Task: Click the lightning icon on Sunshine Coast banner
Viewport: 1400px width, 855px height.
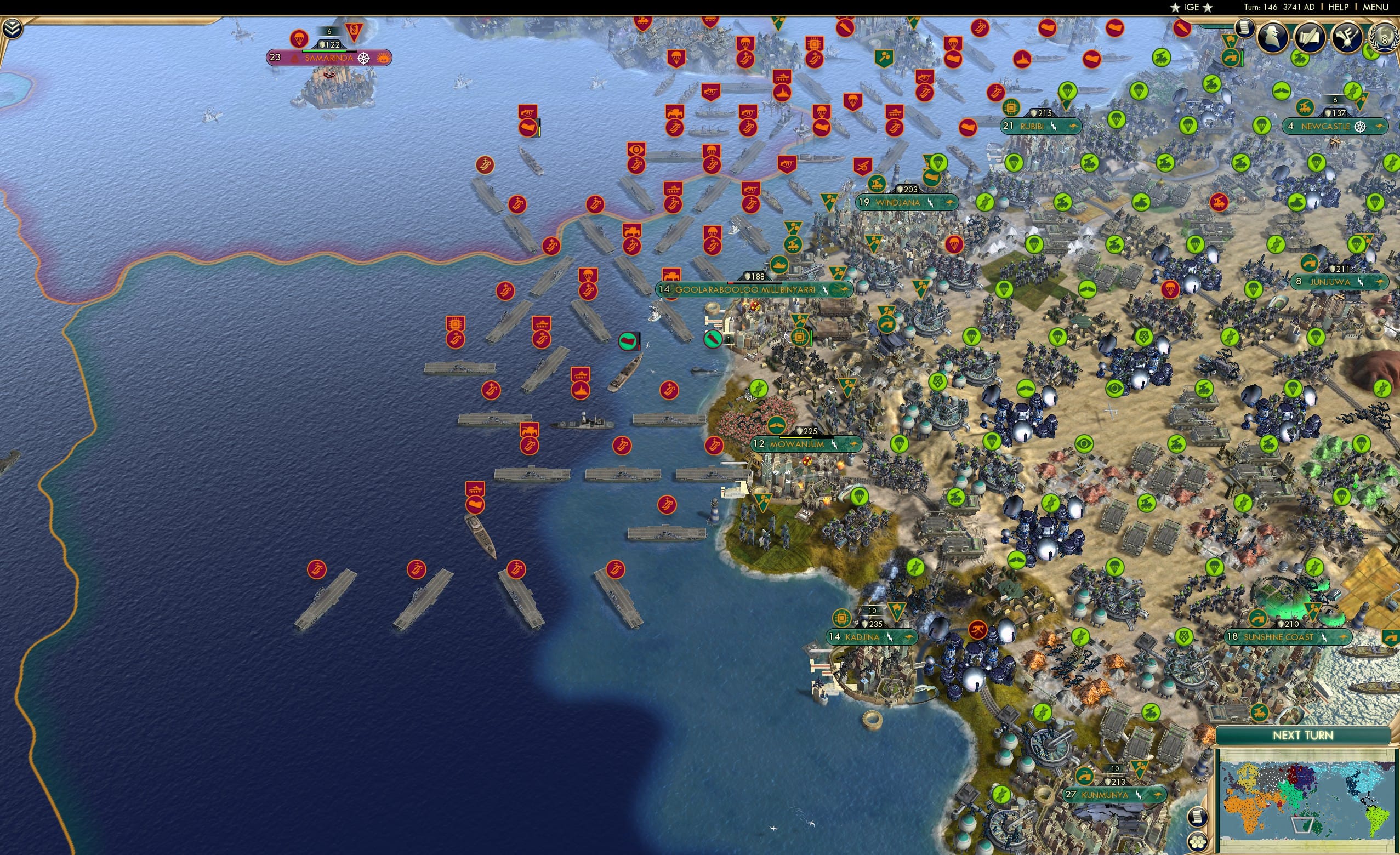Action: tap(1324, 638)
